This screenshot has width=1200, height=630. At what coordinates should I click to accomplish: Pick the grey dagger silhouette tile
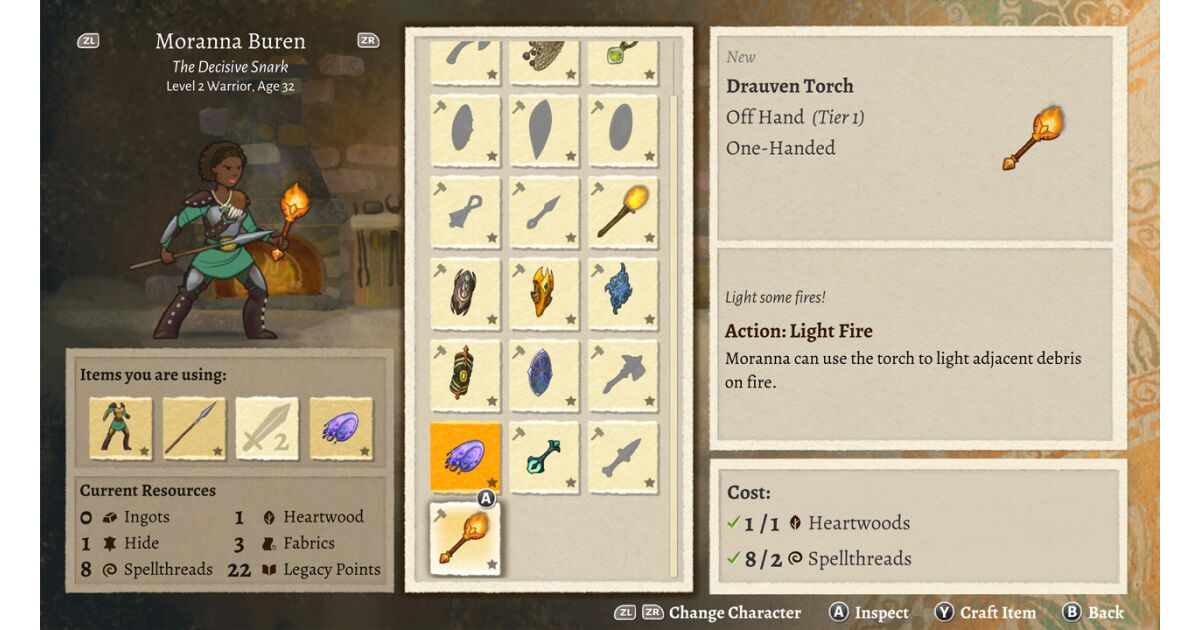coord(623,457)
